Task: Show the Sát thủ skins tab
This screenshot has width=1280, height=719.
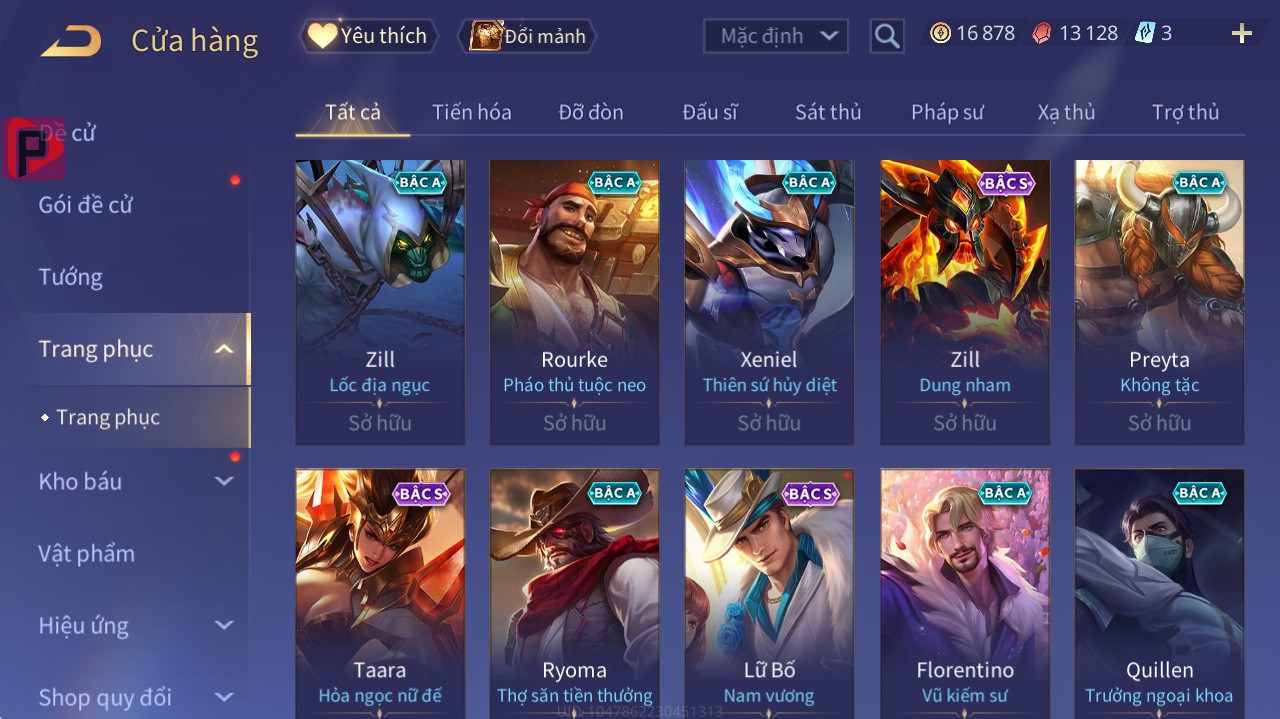Action: [x=827, y=112]
